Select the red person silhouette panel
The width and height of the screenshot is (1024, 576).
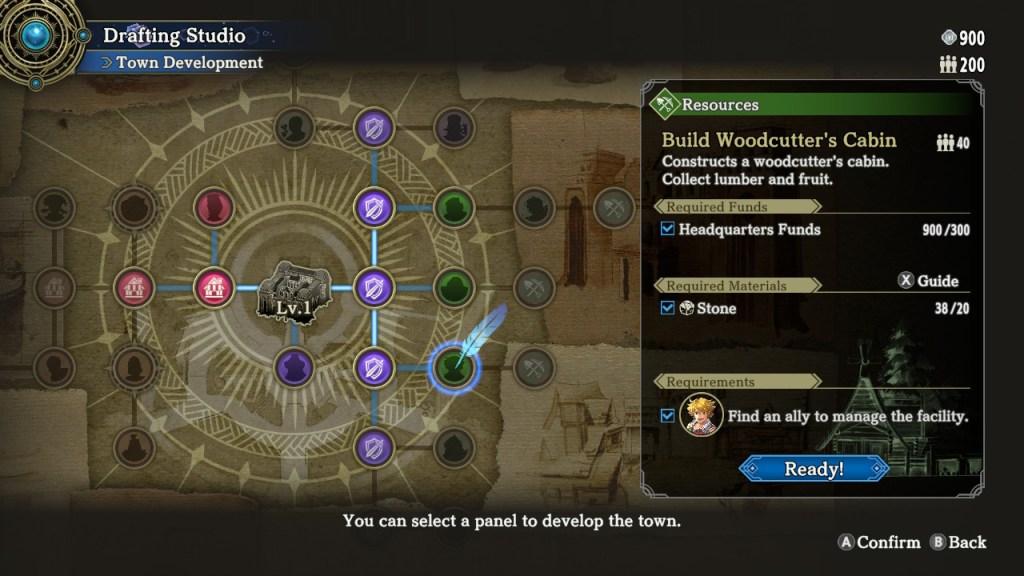pos(213,207)
